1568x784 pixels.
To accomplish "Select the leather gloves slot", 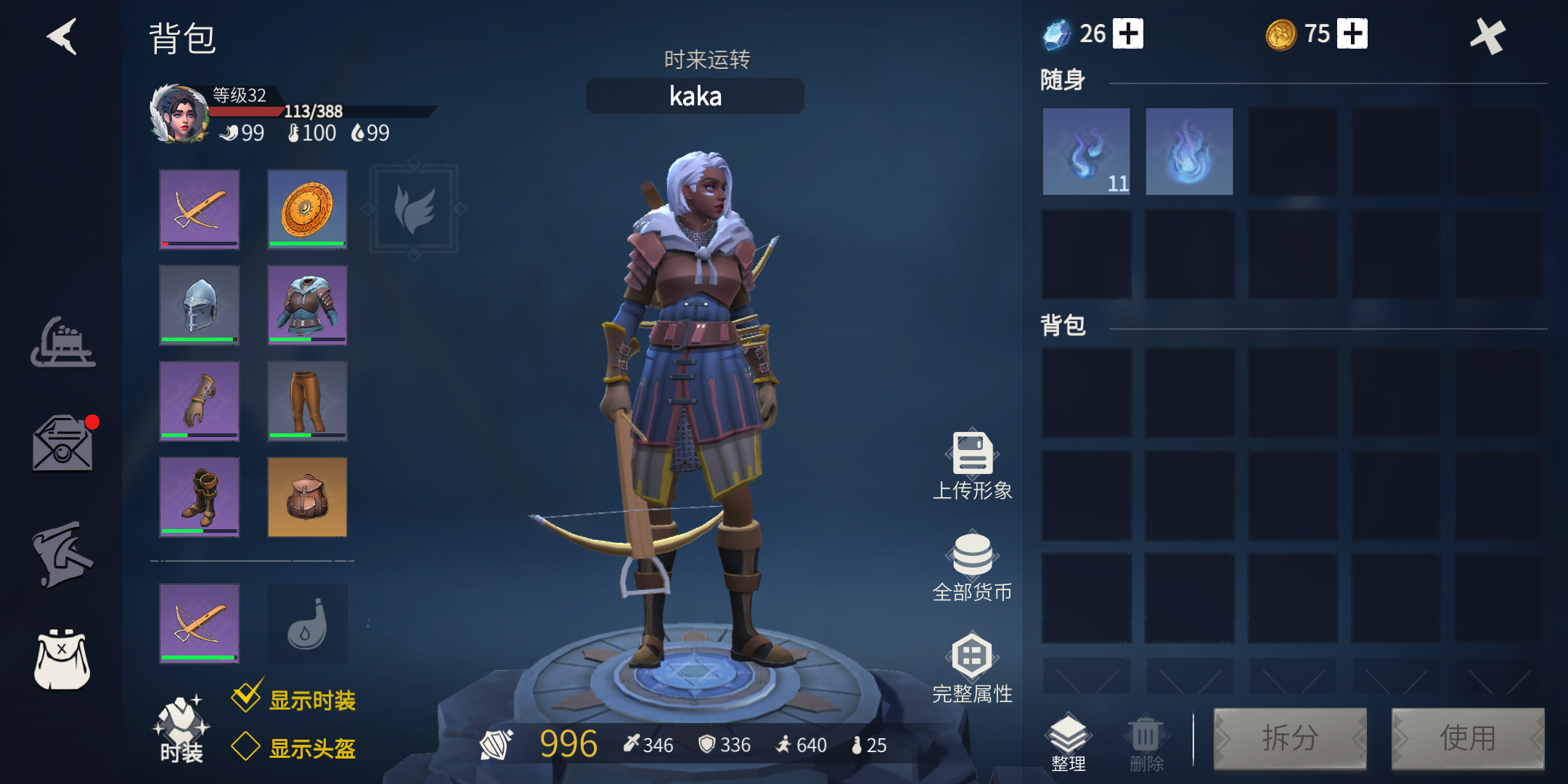I will point(200,401).
